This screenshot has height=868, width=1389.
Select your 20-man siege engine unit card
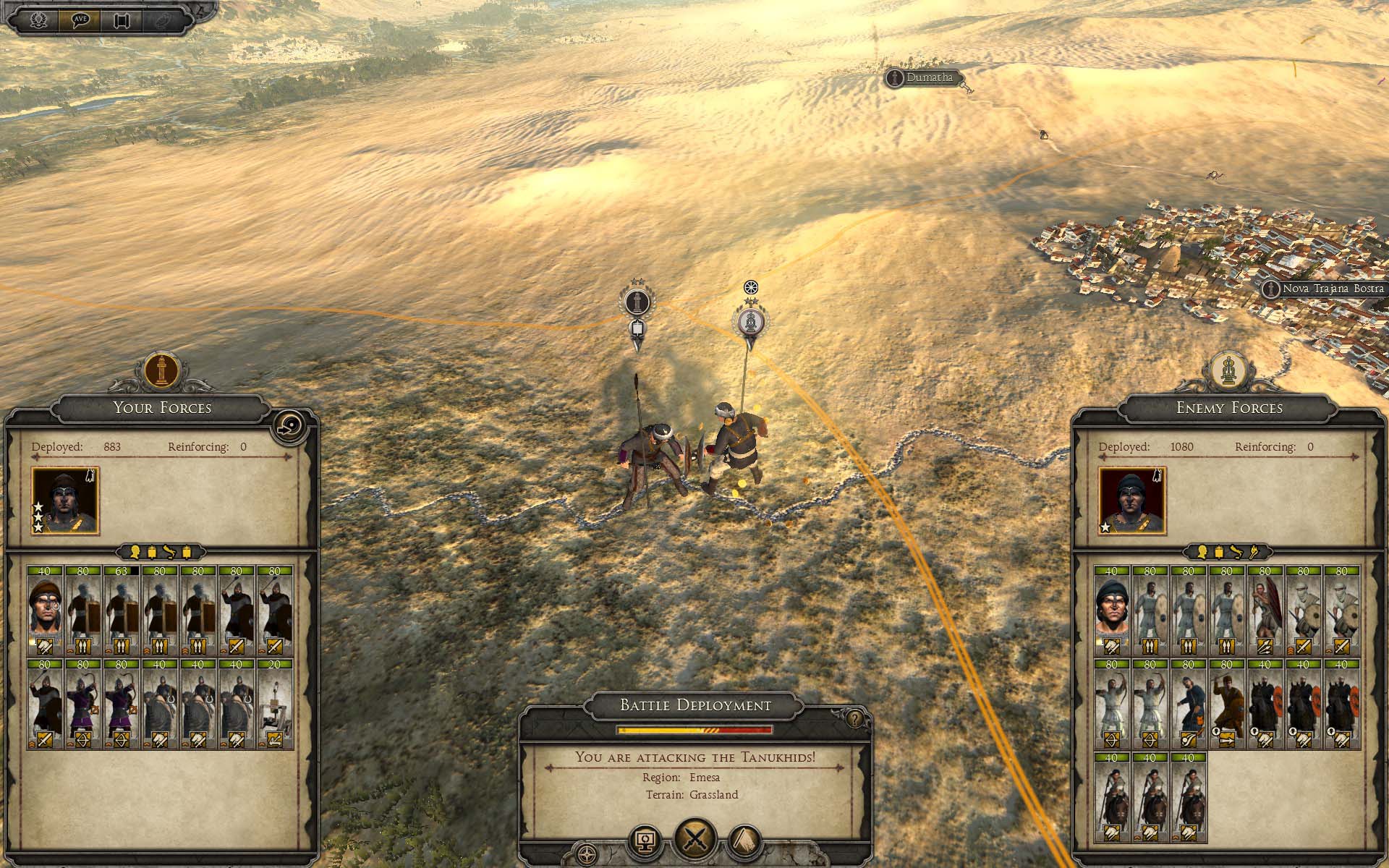[x=275, y=703]
